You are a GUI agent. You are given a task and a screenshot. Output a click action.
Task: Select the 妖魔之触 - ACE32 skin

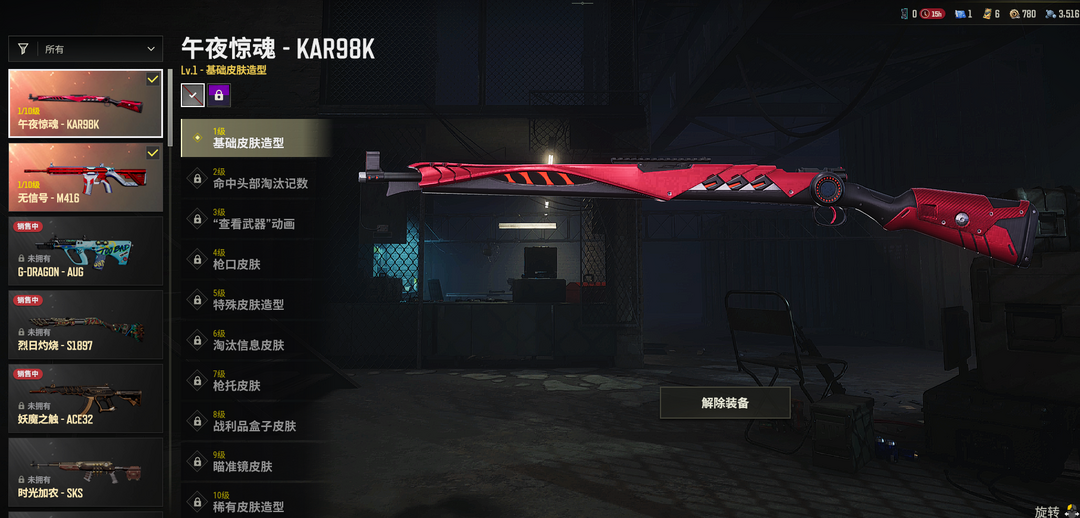tap(86, 399)
